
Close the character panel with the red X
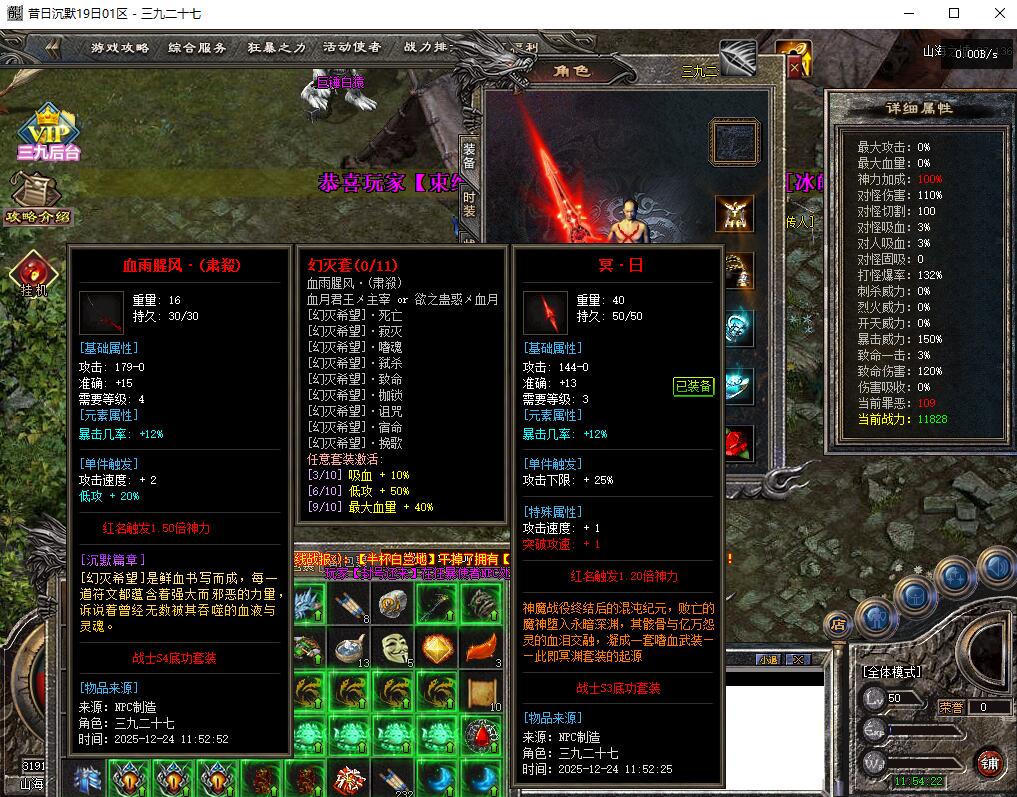(x=794, y=66)
